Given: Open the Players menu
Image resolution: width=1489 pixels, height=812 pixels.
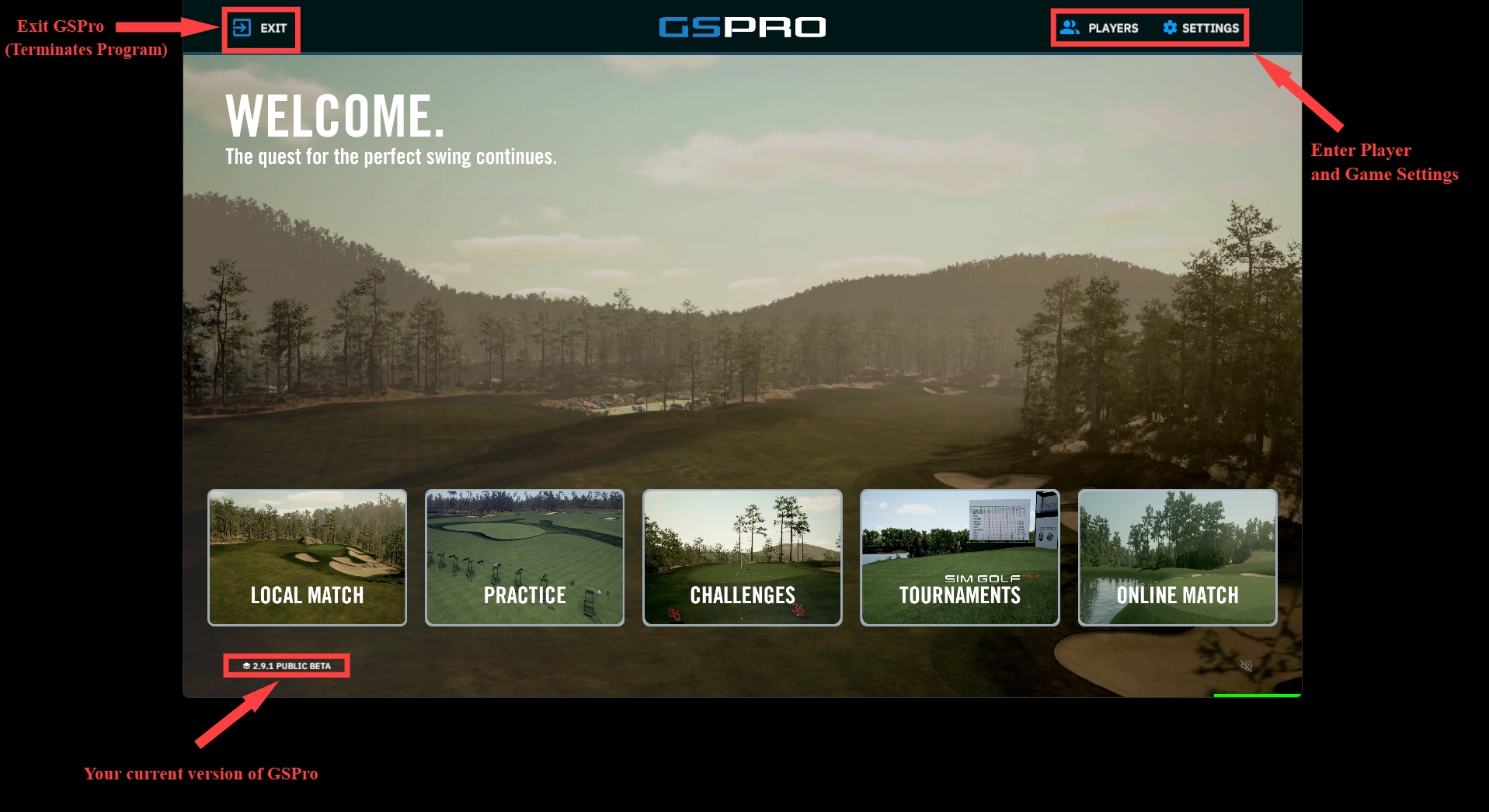Looking at the screenshot, I should pyautogui.click(x=1100, y=28).
